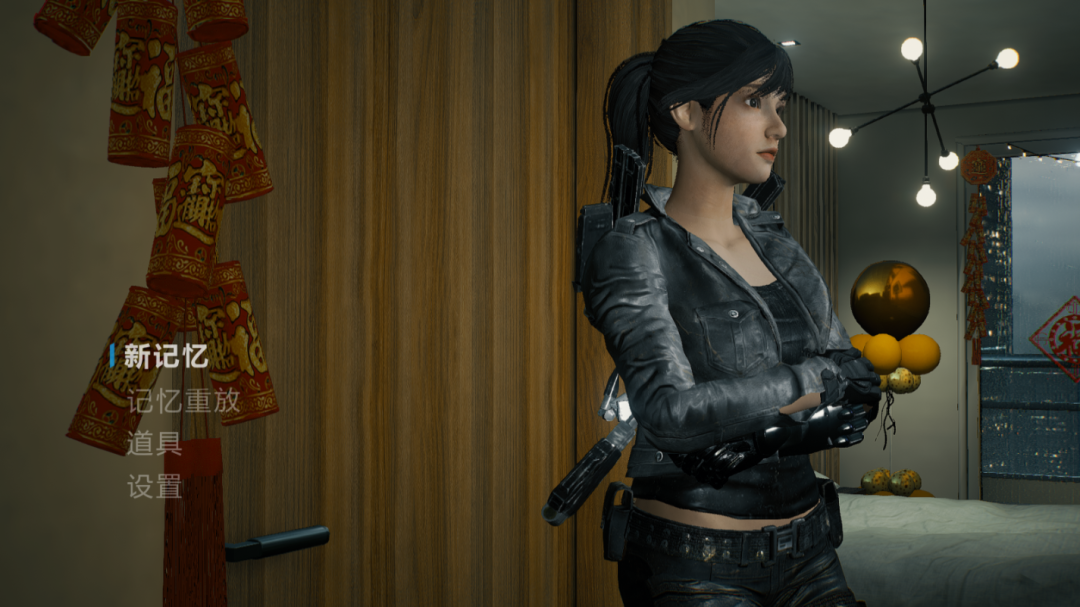Select the 新记忆 menu entry
The image size is (1080, 607).
click(165, 357)
